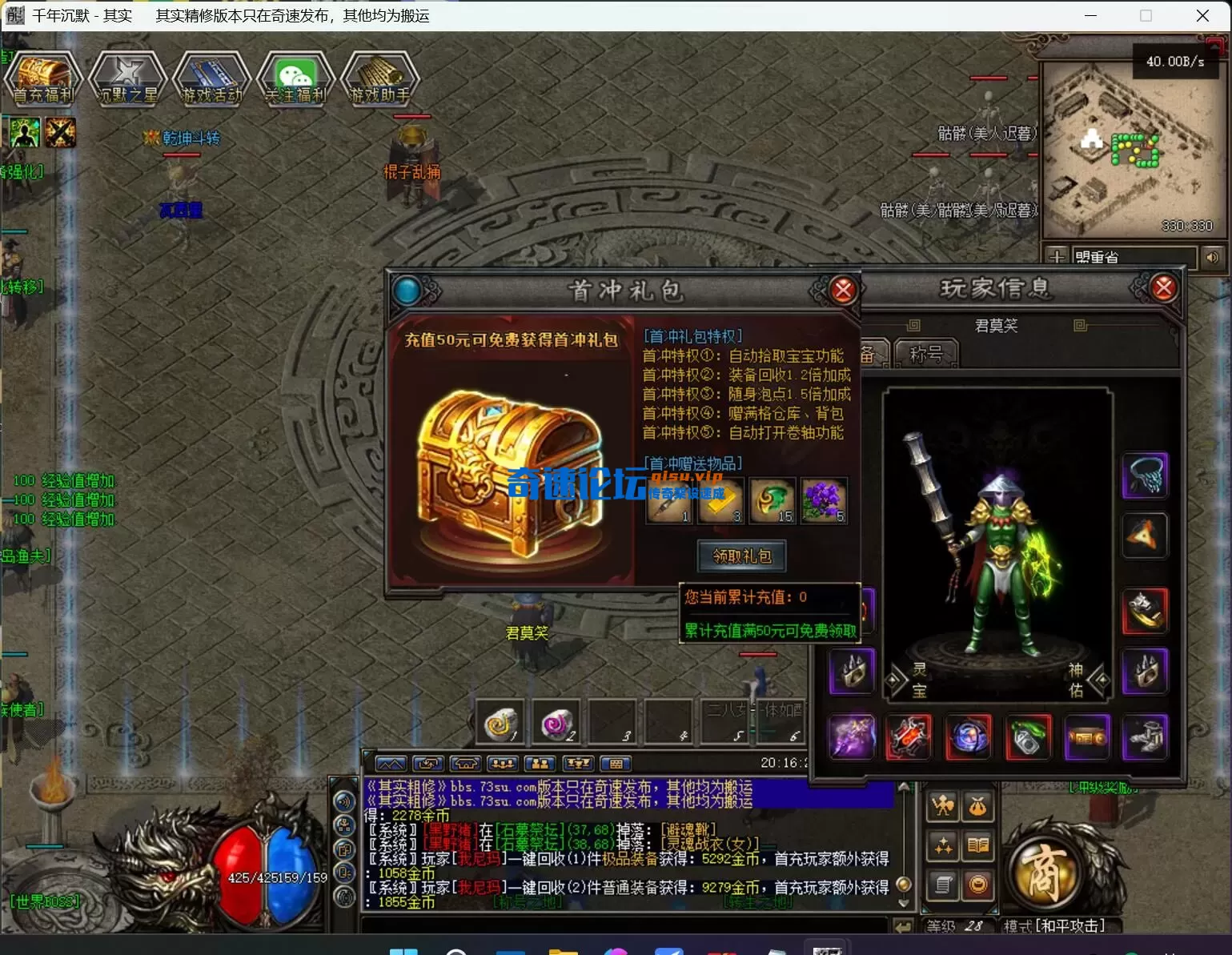The height and width of the screenshot is (955, 1232).
Task: Use the purple swirl item in slot 2
Action: pos(556,723)
